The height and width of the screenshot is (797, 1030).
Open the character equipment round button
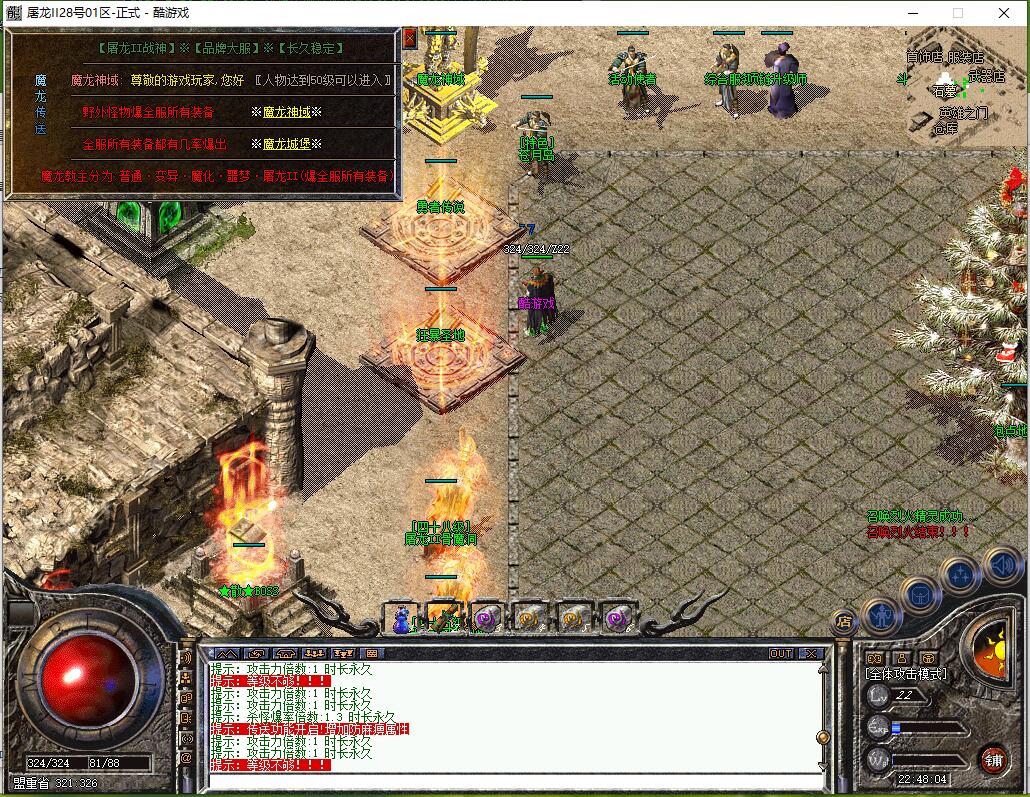coord(882,616)
